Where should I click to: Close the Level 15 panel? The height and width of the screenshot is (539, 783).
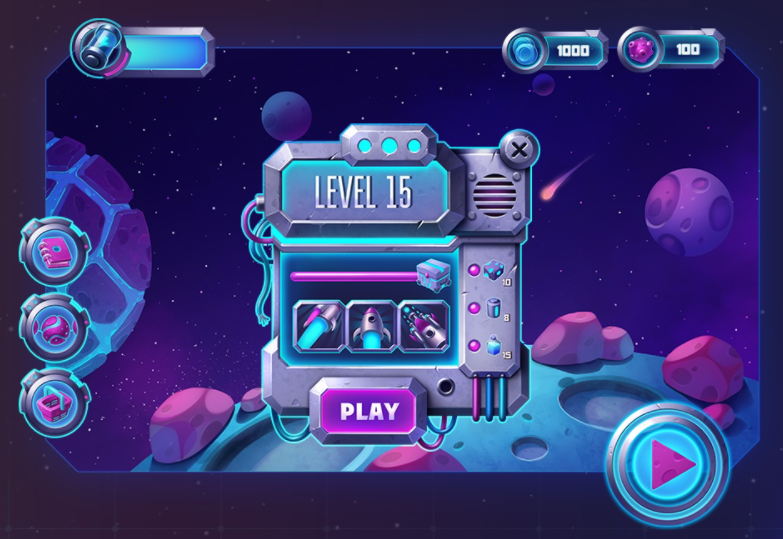click(518, 151)
